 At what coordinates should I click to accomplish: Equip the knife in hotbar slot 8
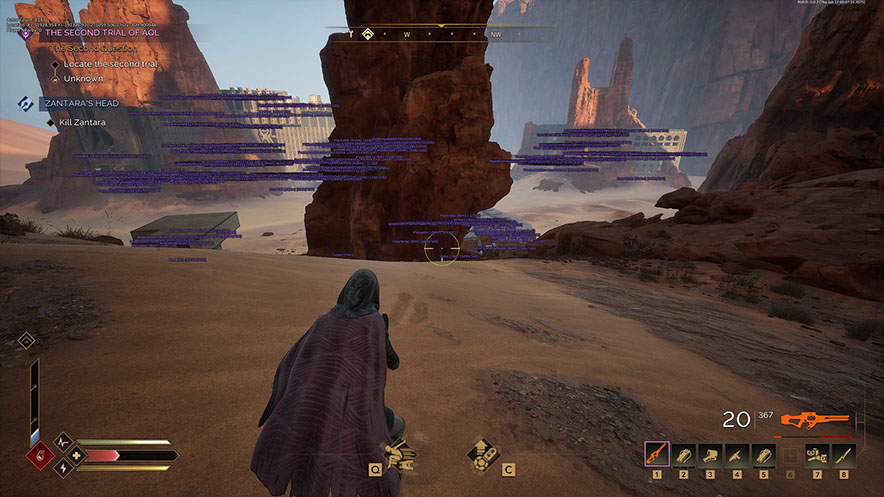point(843,455)
